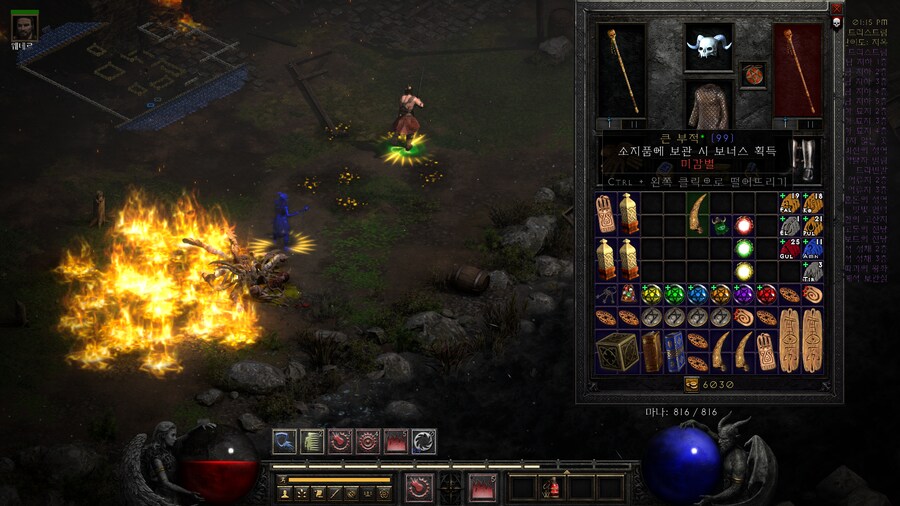Image resolution: width=900 pixels, height=506 pixels.
Task: Select the horned skull helm slot
Action: pos(708,47)
